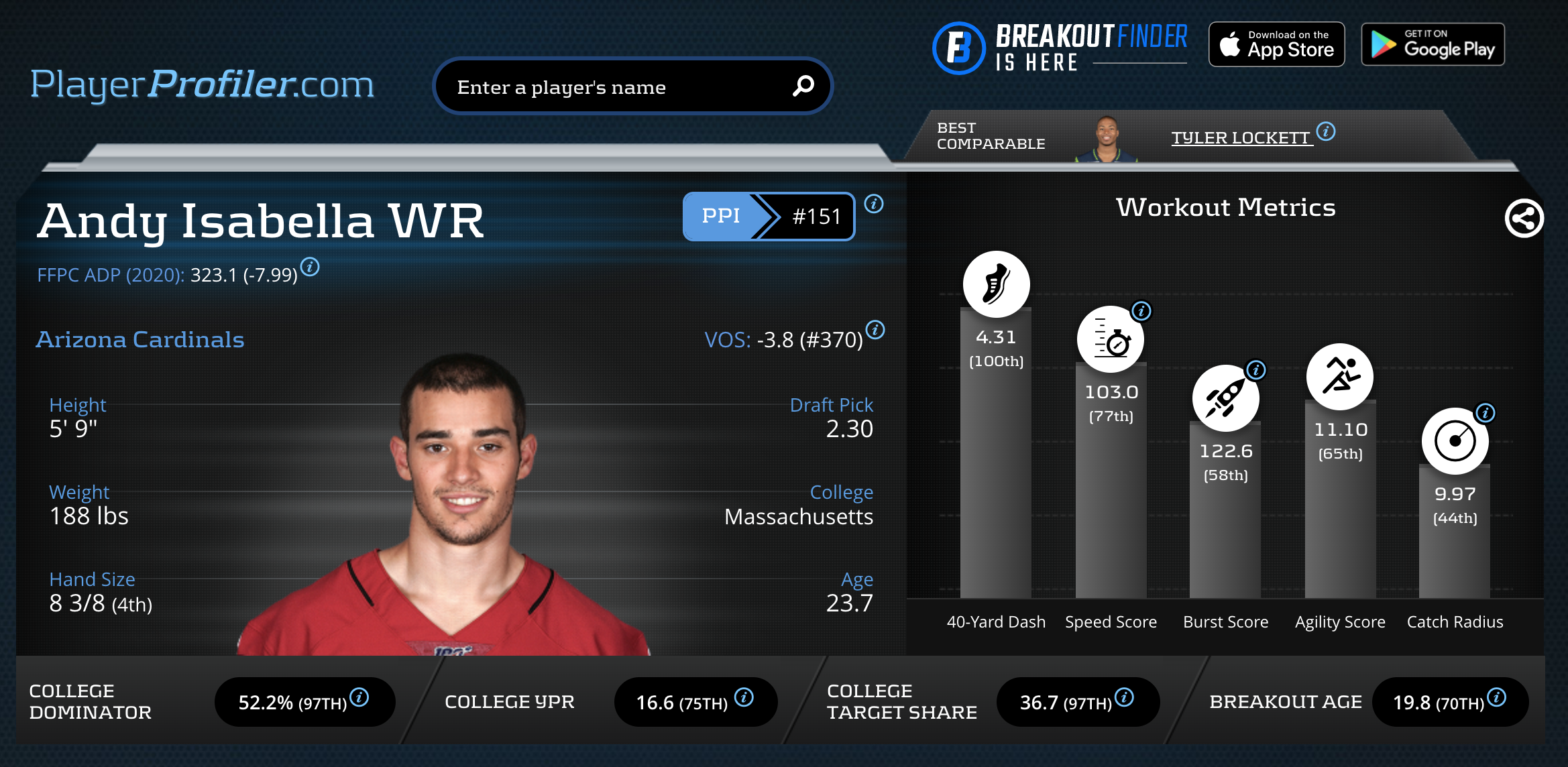Show info for College Dominator rating
This screenshot has height=767, width=1568.
pos(359,697)
